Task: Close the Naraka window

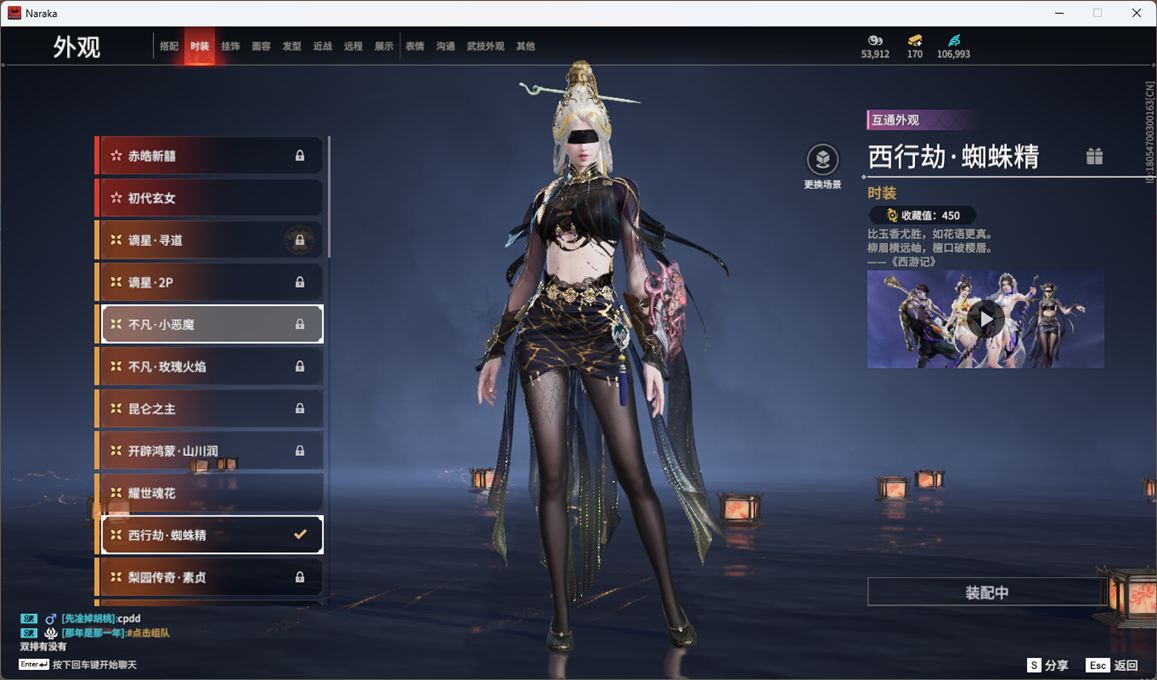Action: (1136, 13)
